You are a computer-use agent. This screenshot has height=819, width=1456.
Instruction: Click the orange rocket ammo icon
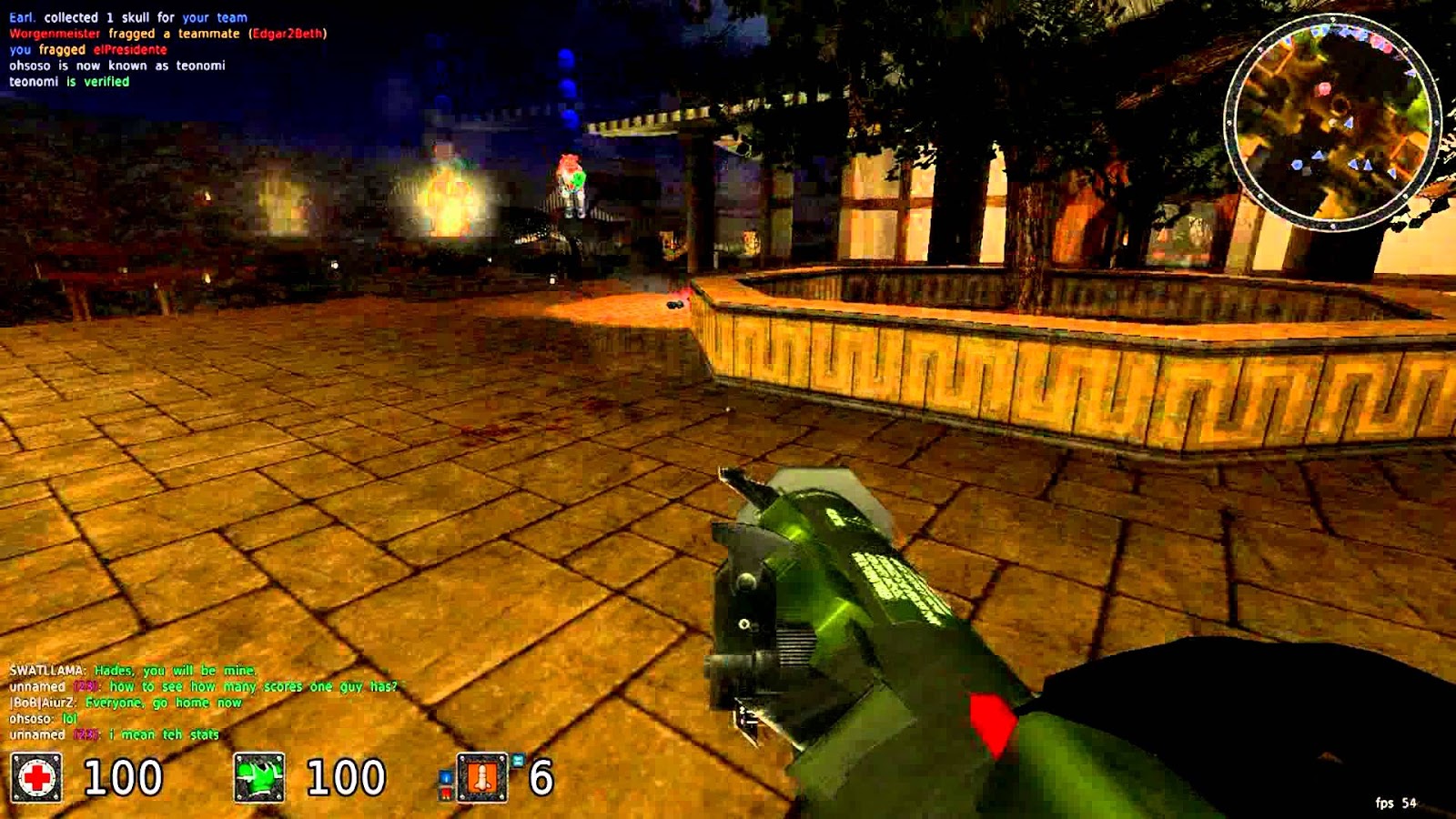pos(480,778)
